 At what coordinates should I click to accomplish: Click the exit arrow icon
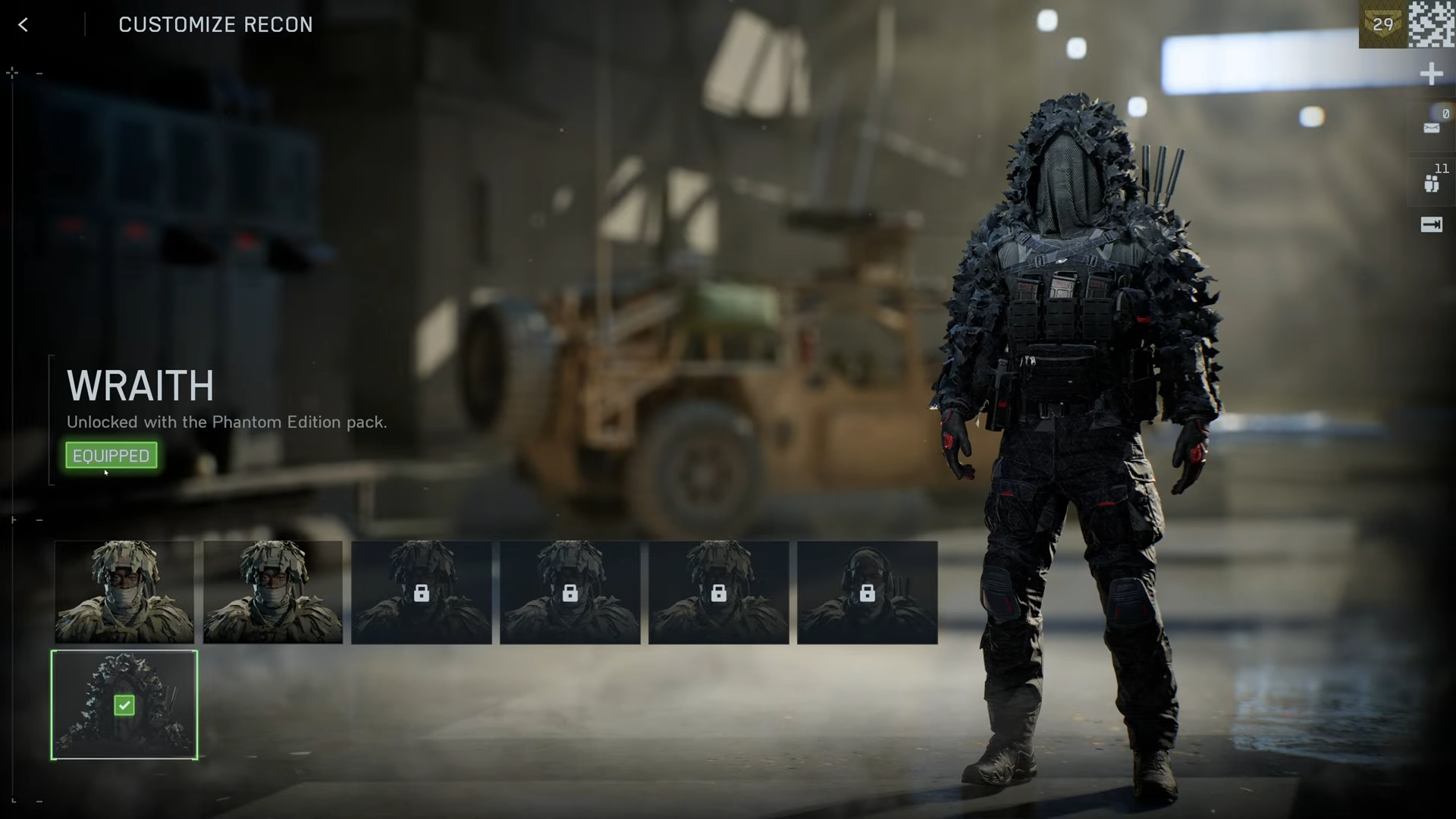1431,224
